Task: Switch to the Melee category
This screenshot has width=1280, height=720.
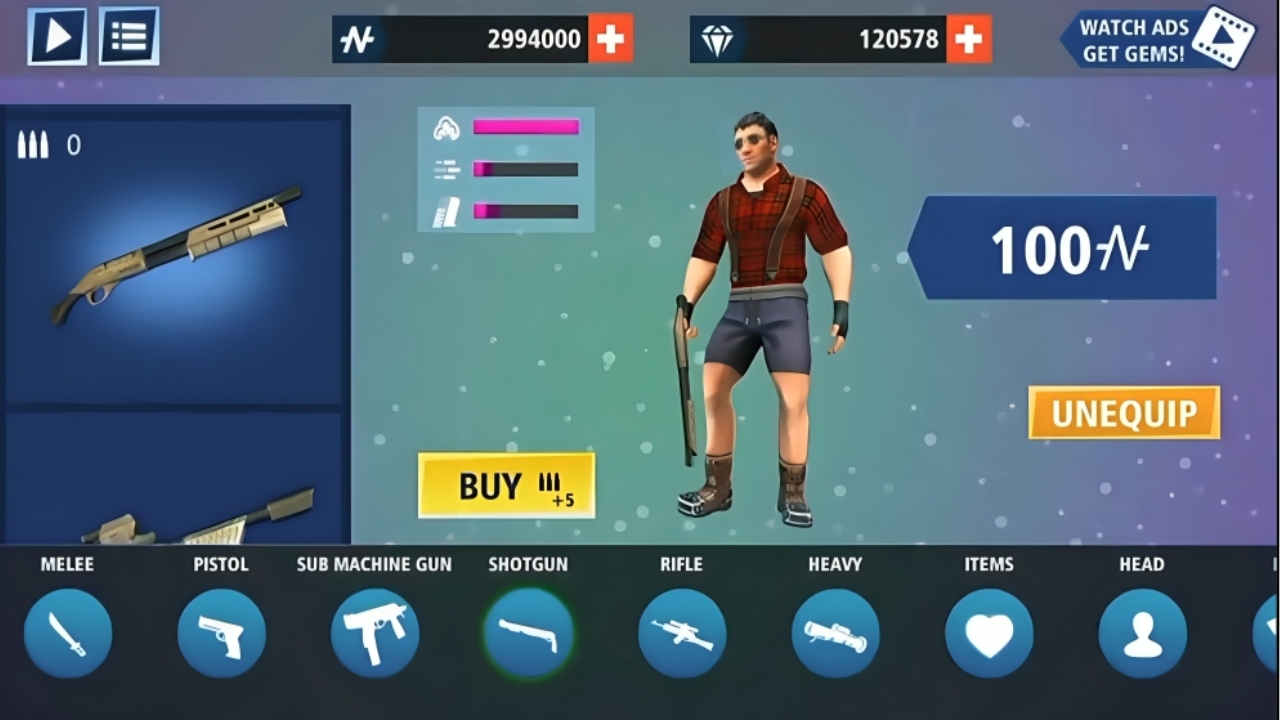Action: click(x=68, y=633)
